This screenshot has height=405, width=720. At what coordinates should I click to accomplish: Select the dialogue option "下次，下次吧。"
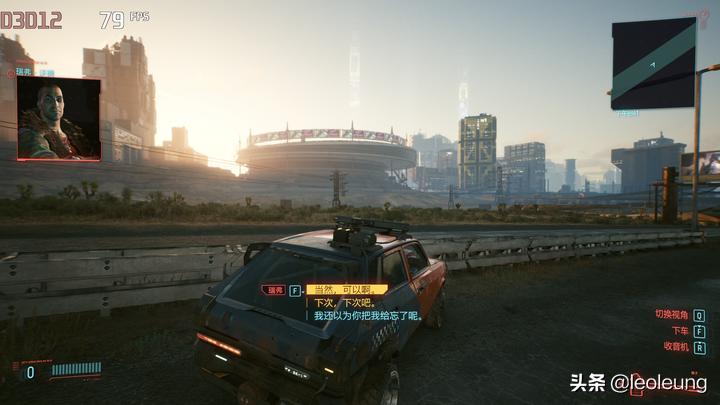(342, 303)
